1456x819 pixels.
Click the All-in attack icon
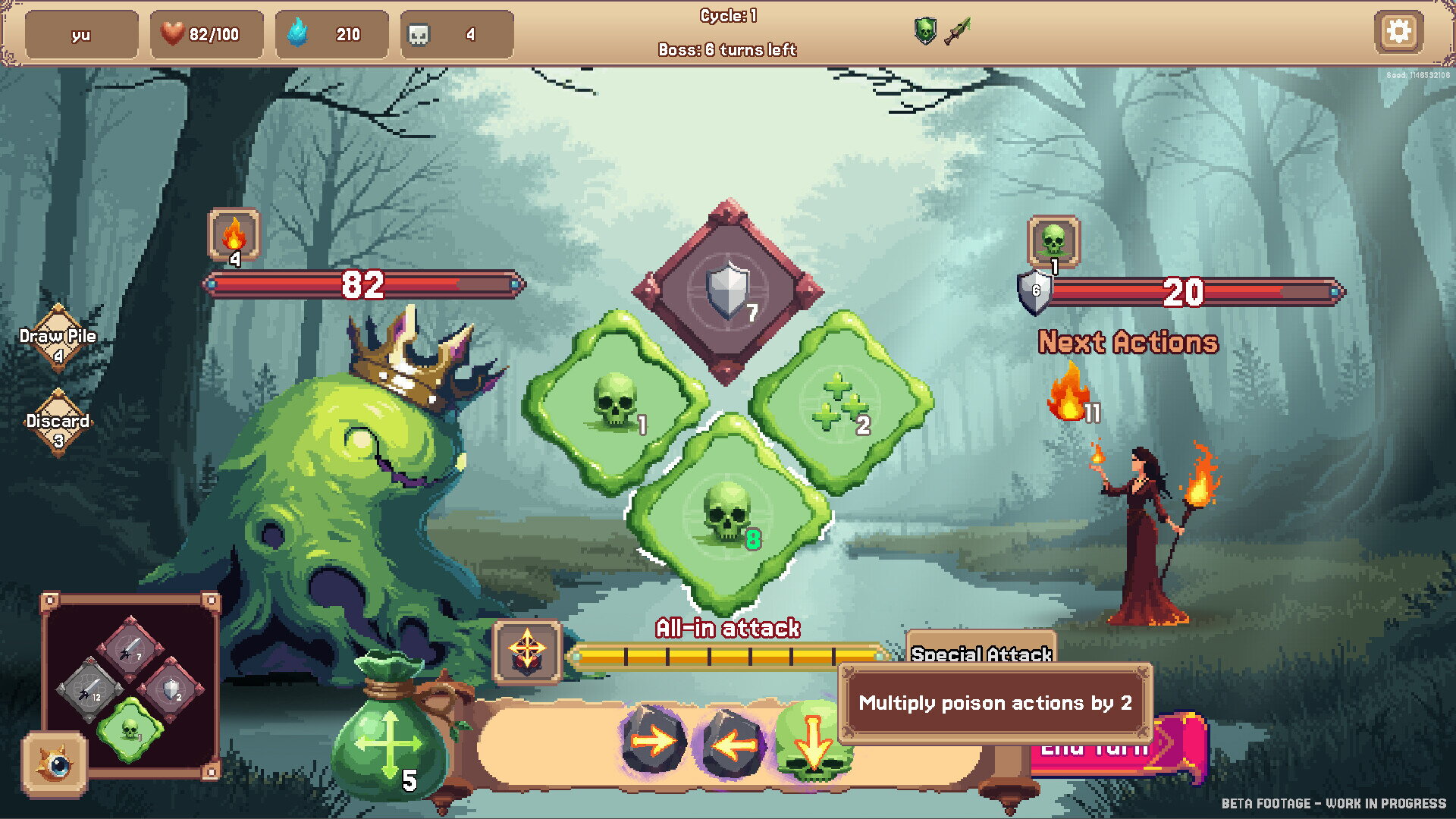(527, 651)
